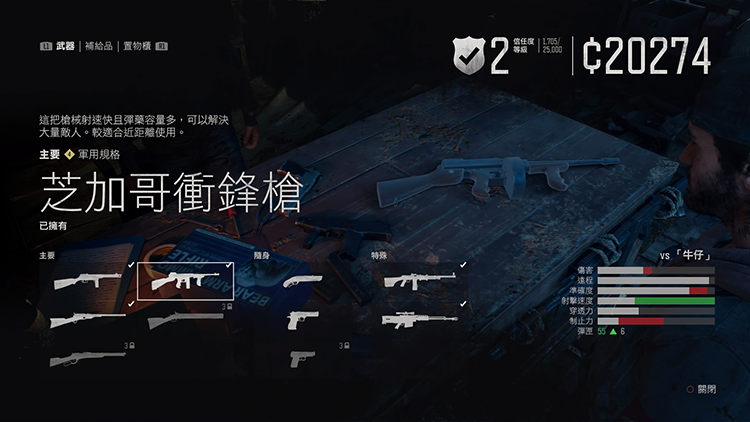This screenshot has height=422, width=750.
Task: Click the 關閉 close option
Action: pyautogui.click(x=700, y=389)
